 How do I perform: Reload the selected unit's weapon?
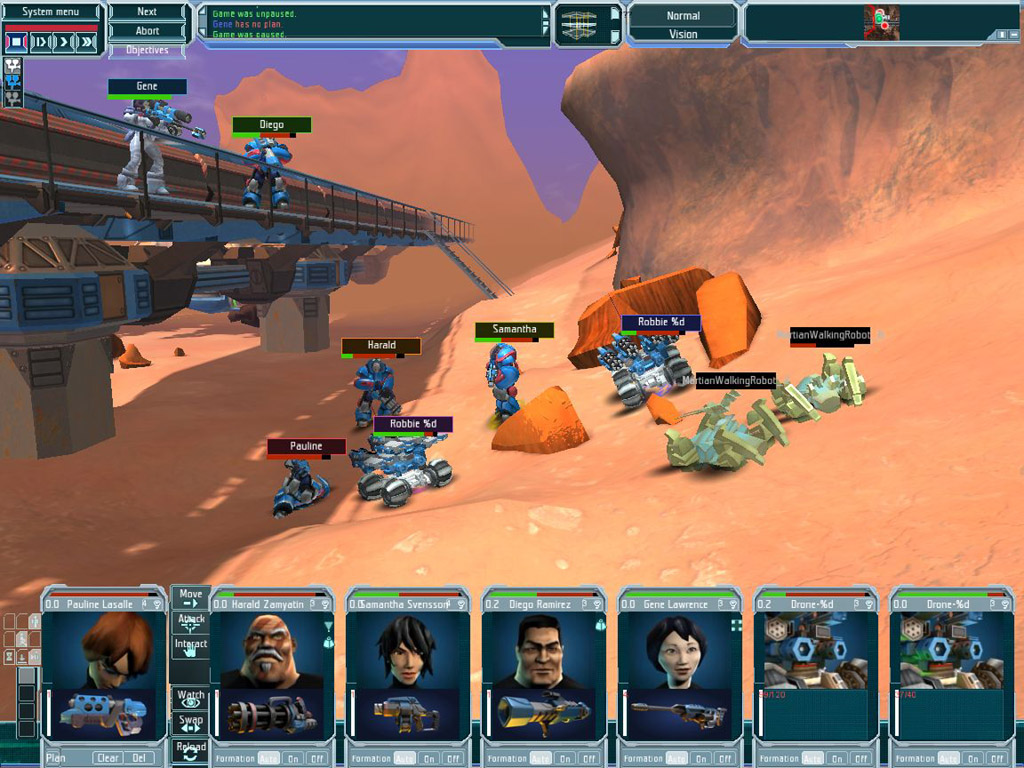pos(190,750)
